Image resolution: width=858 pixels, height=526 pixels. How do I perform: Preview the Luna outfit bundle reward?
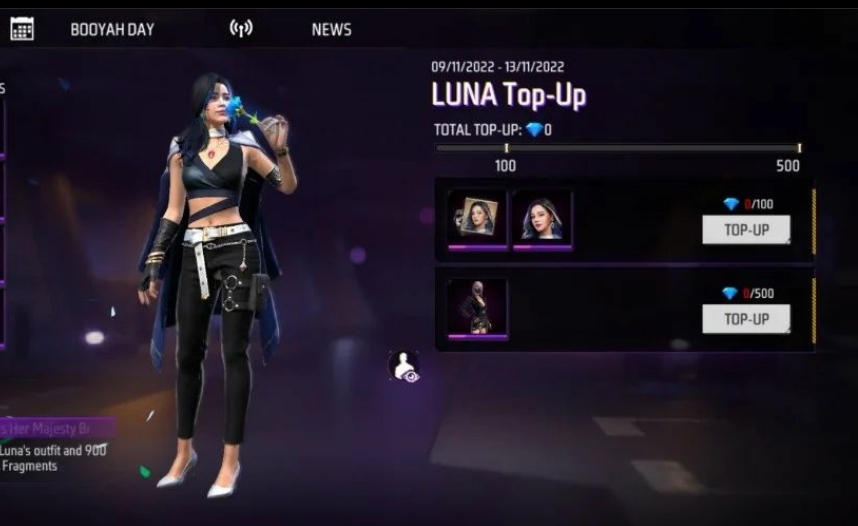(477, 308)
